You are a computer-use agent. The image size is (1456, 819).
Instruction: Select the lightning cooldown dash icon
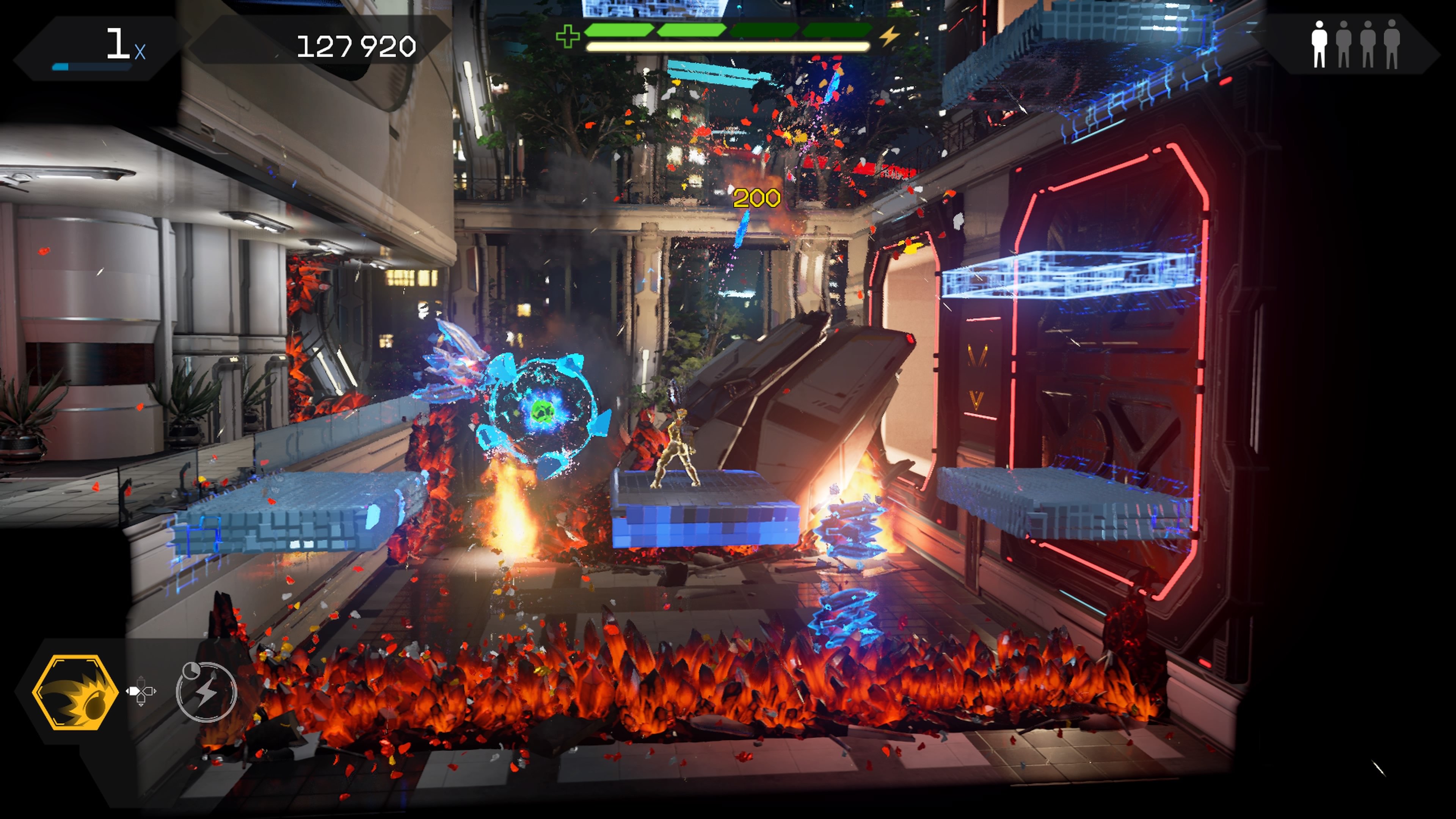[206, 692]
